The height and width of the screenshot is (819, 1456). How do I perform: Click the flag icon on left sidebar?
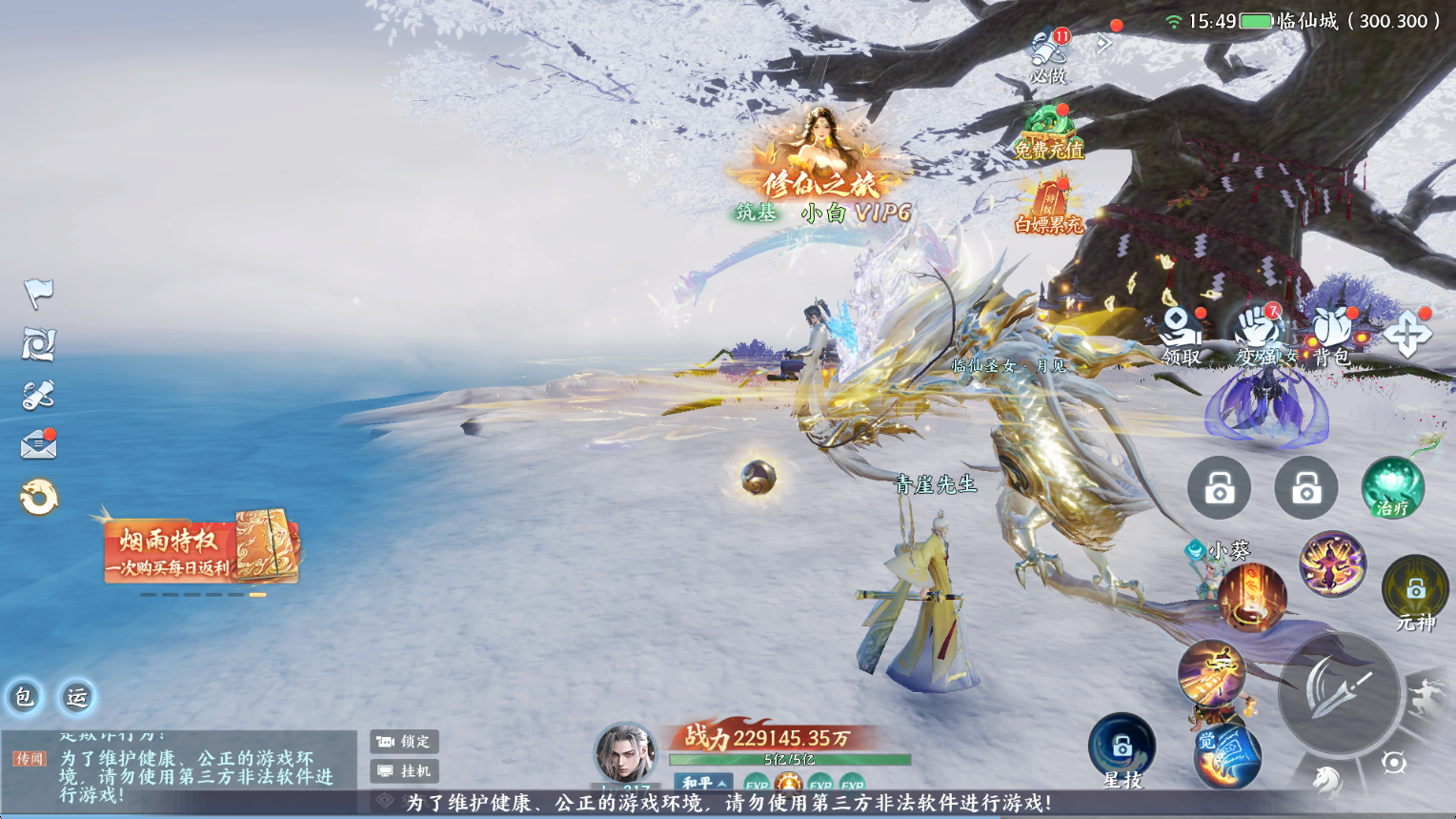[x=38, y=293]
